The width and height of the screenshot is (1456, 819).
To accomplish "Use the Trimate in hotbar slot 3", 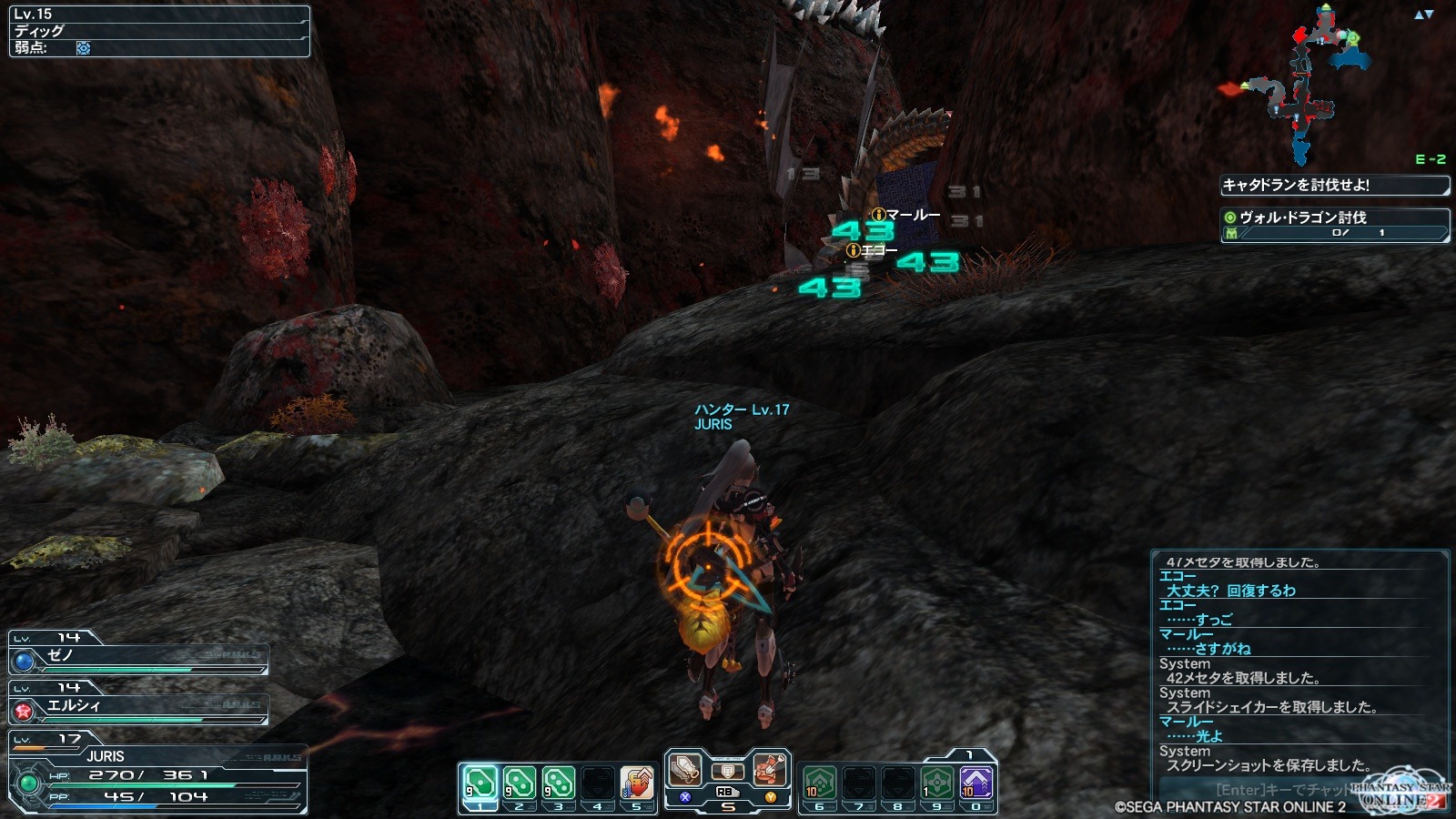I will [558, 783].
